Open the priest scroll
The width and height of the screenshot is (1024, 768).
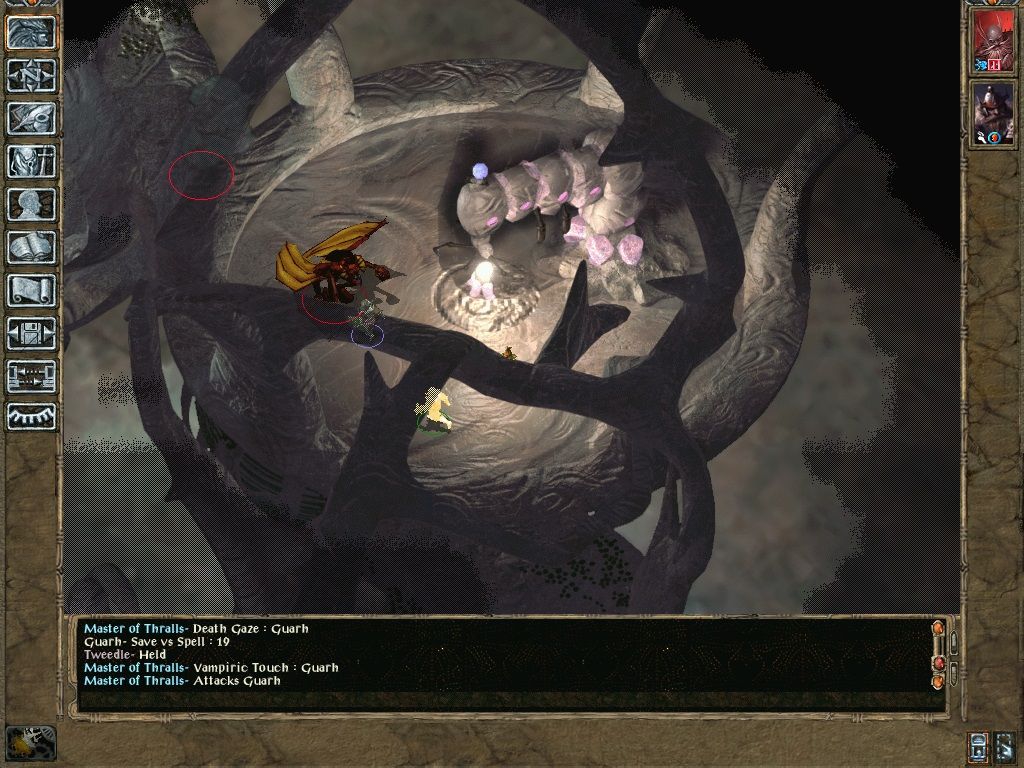click(x=31, y=290)
